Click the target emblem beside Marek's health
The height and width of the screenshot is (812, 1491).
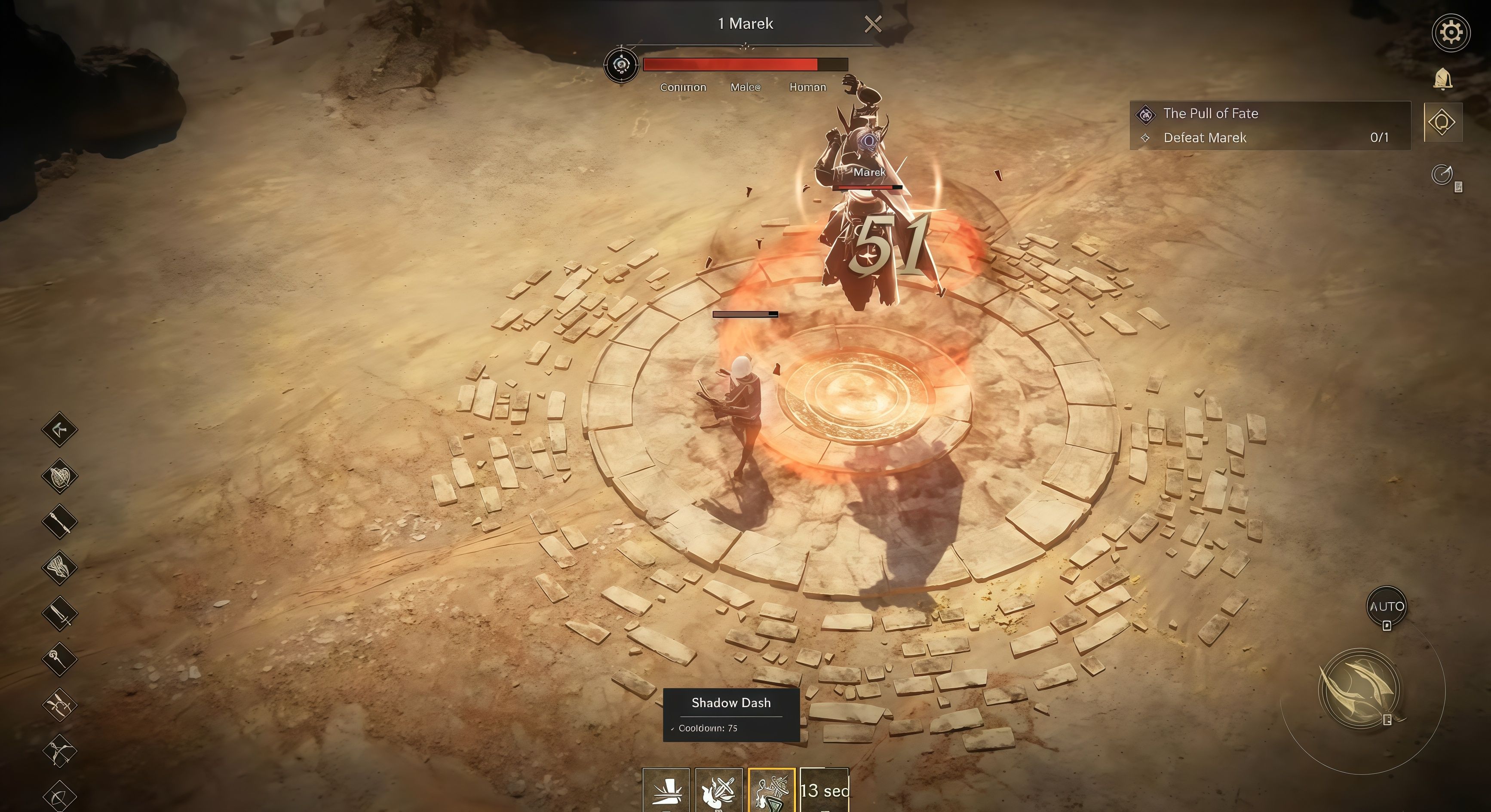pos(621,65)
